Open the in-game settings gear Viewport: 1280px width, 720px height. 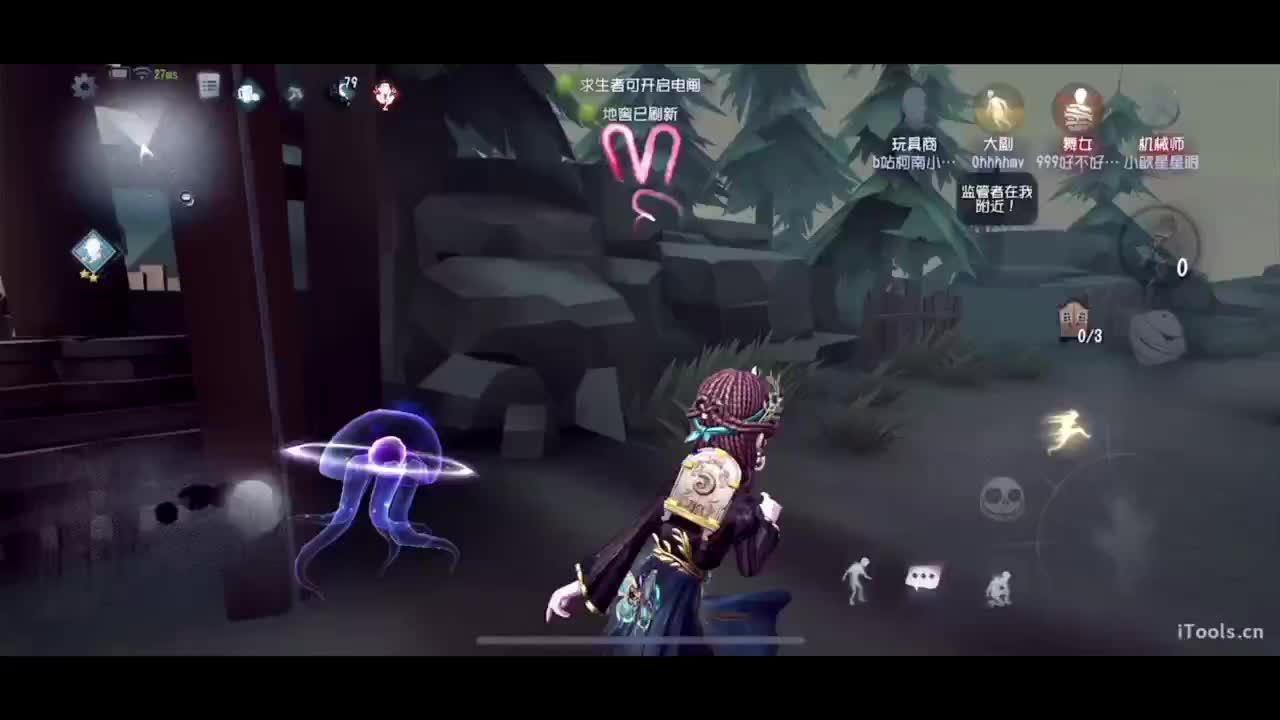(x=82, y=85)
